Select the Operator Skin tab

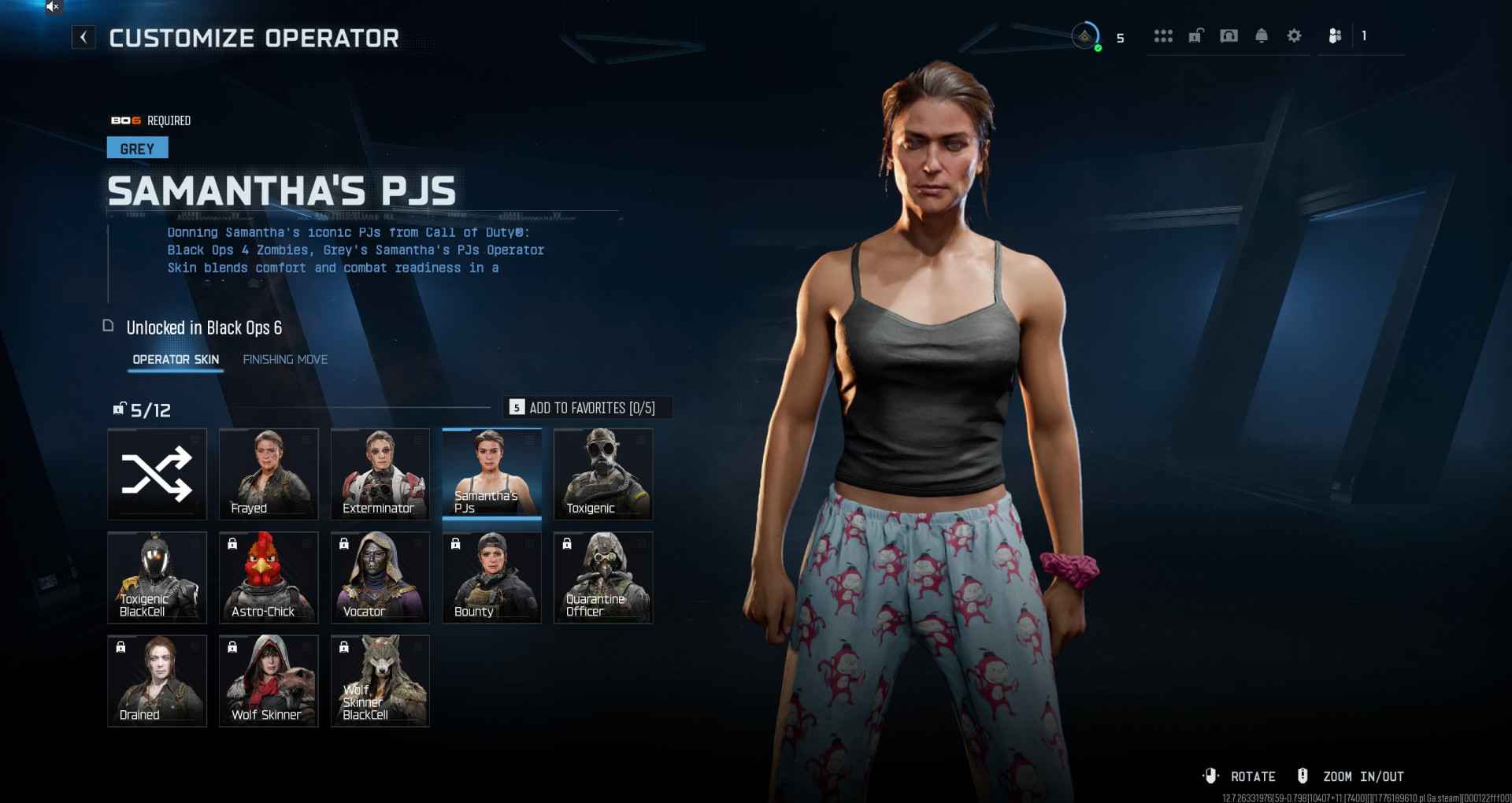pos(176,360)
